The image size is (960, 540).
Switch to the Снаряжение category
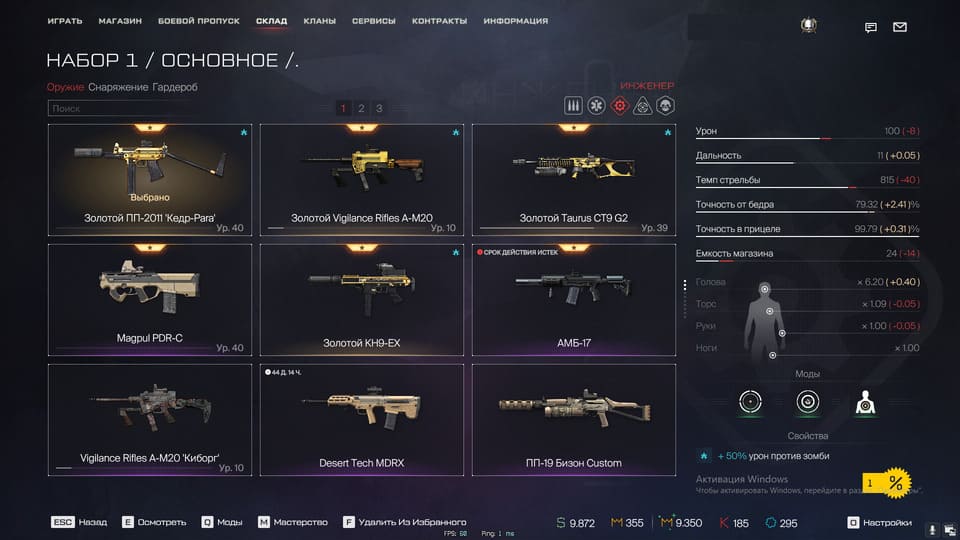click(x=118, y=87)
